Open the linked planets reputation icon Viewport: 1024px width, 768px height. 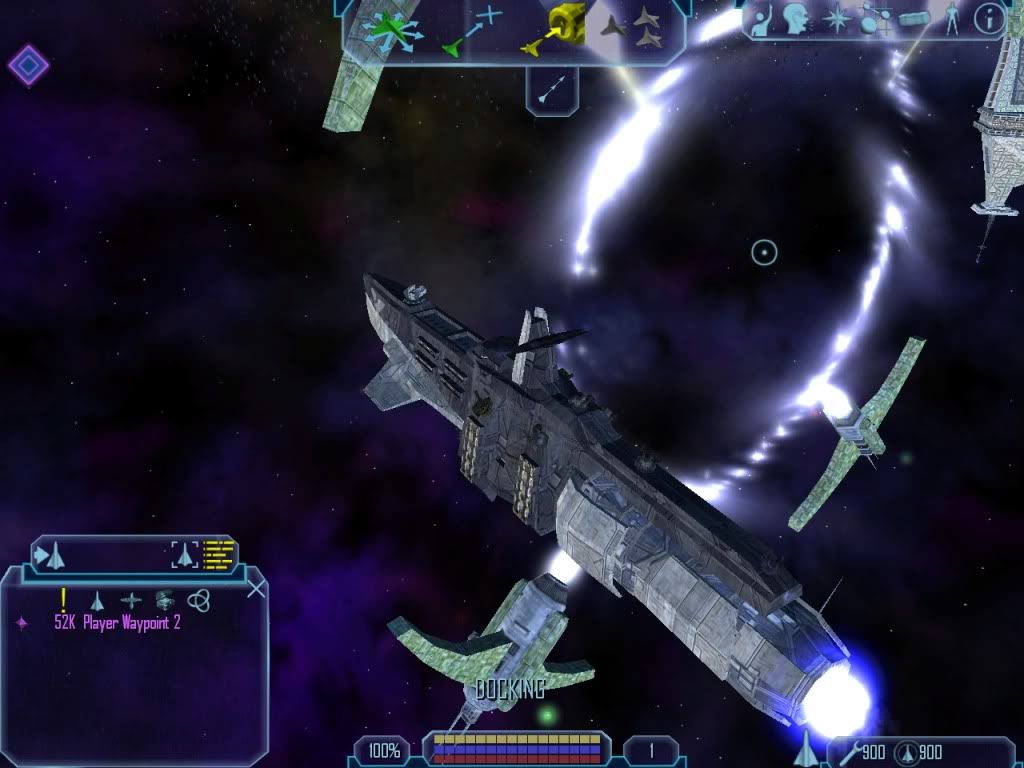pyautogui.click(x=874, y=19)
